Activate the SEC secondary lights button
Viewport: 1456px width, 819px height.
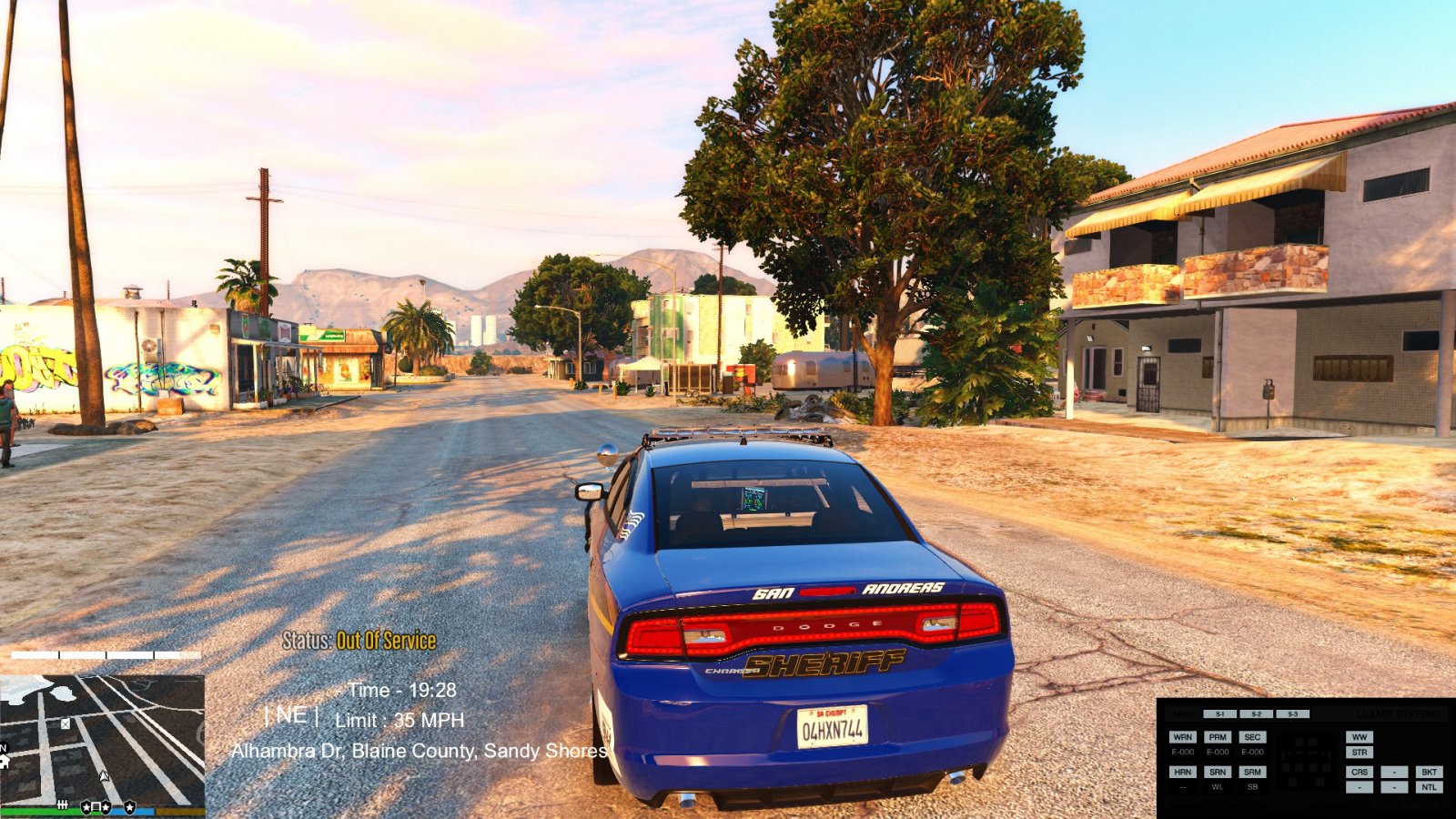tap(1252, 737)
